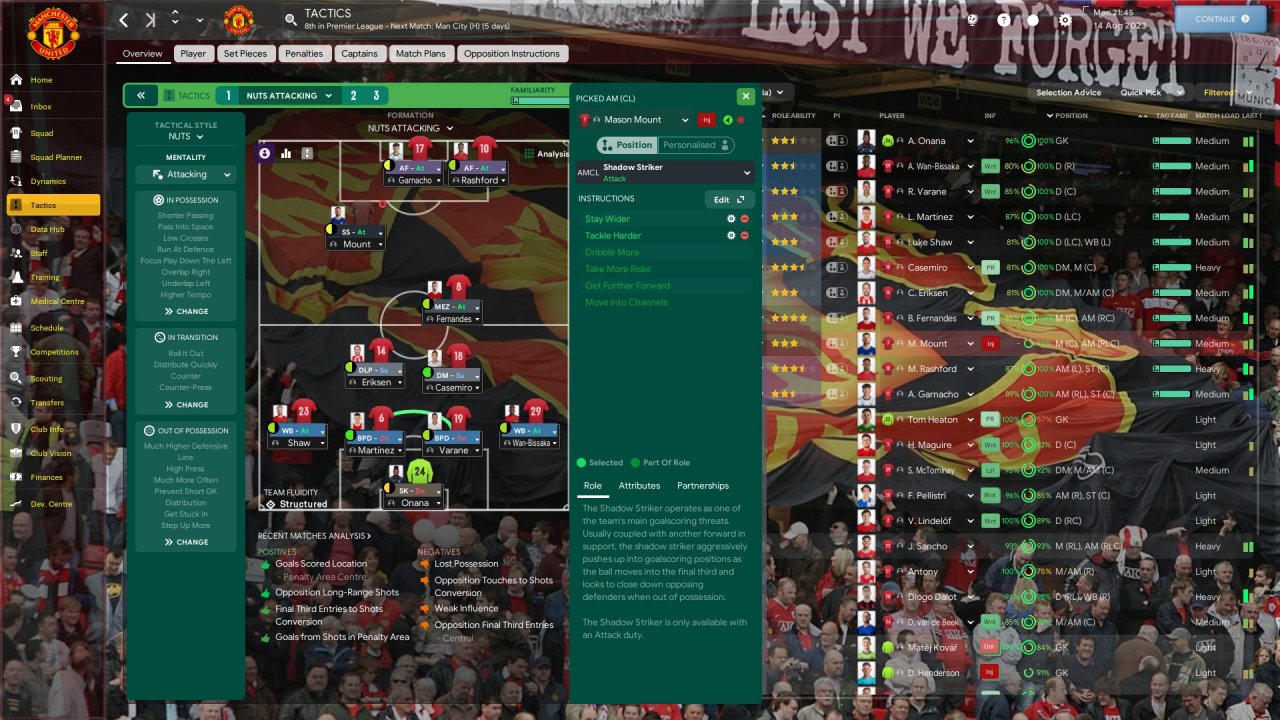Viewport: 1280px width, 720px height.
Task: Edit the player instructions
Action: [729, 200]
